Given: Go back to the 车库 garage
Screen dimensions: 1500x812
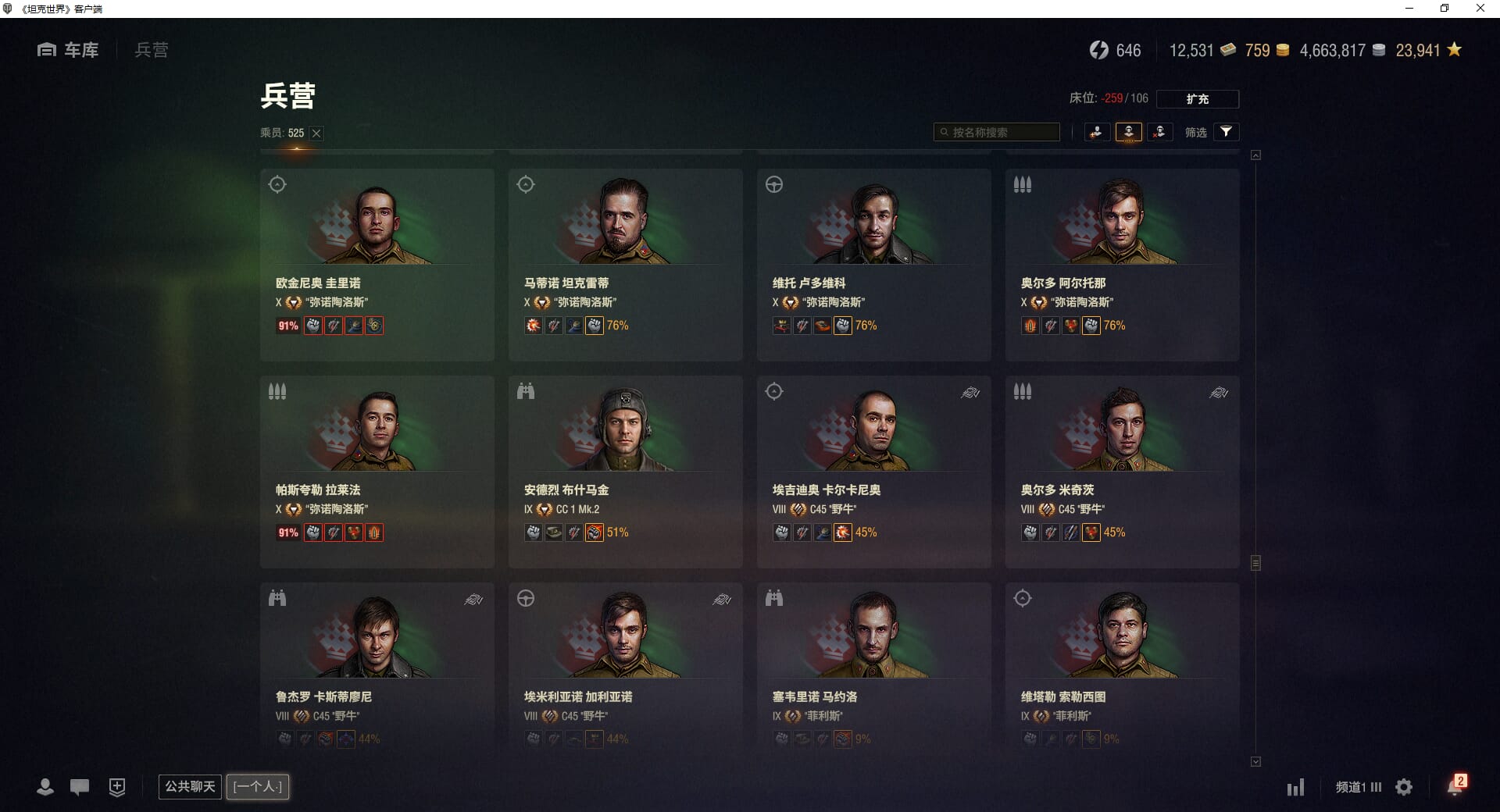Looking at the screenshot, I should coord(69,50).
